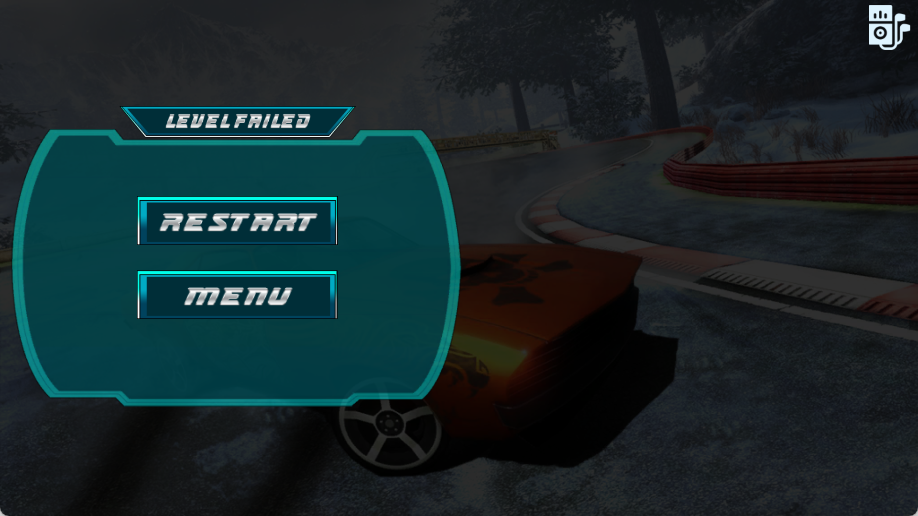Toggle the music player icon
Screen dimensions: 918x516
(x=885, y=25)
